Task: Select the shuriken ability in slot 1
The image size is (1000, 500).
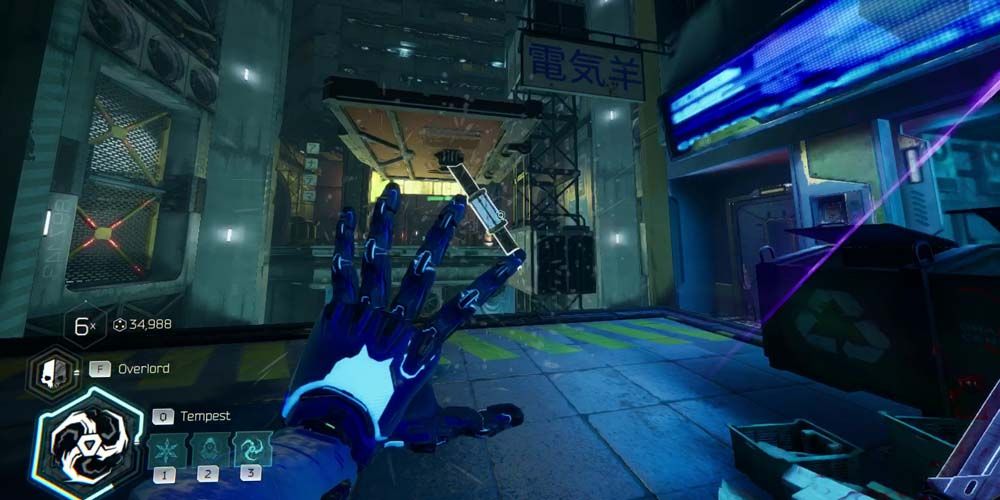Action: (166, 449)
